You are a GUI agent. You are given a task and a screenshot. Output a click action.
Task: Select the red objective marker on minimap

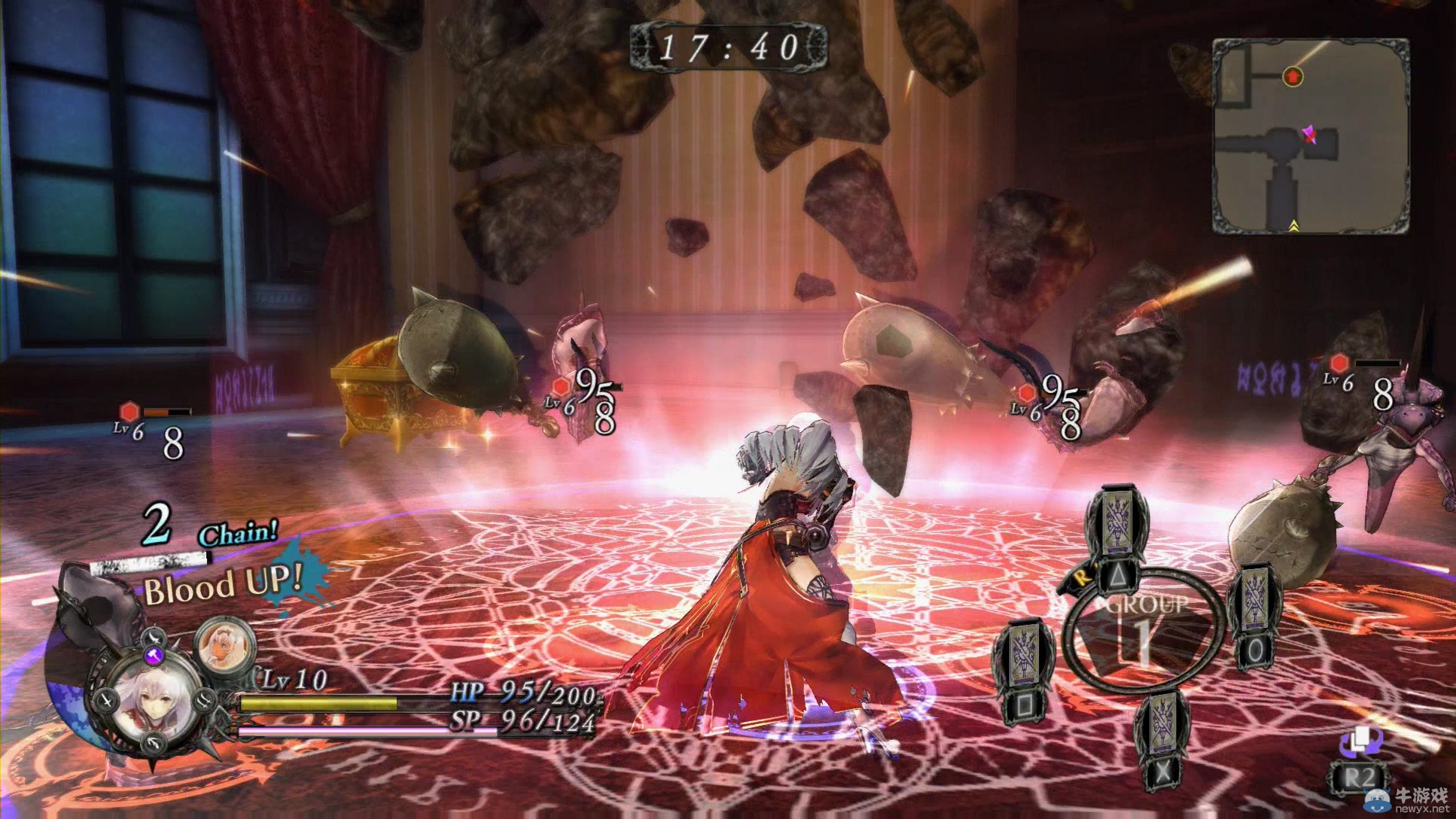(1293, 75)
